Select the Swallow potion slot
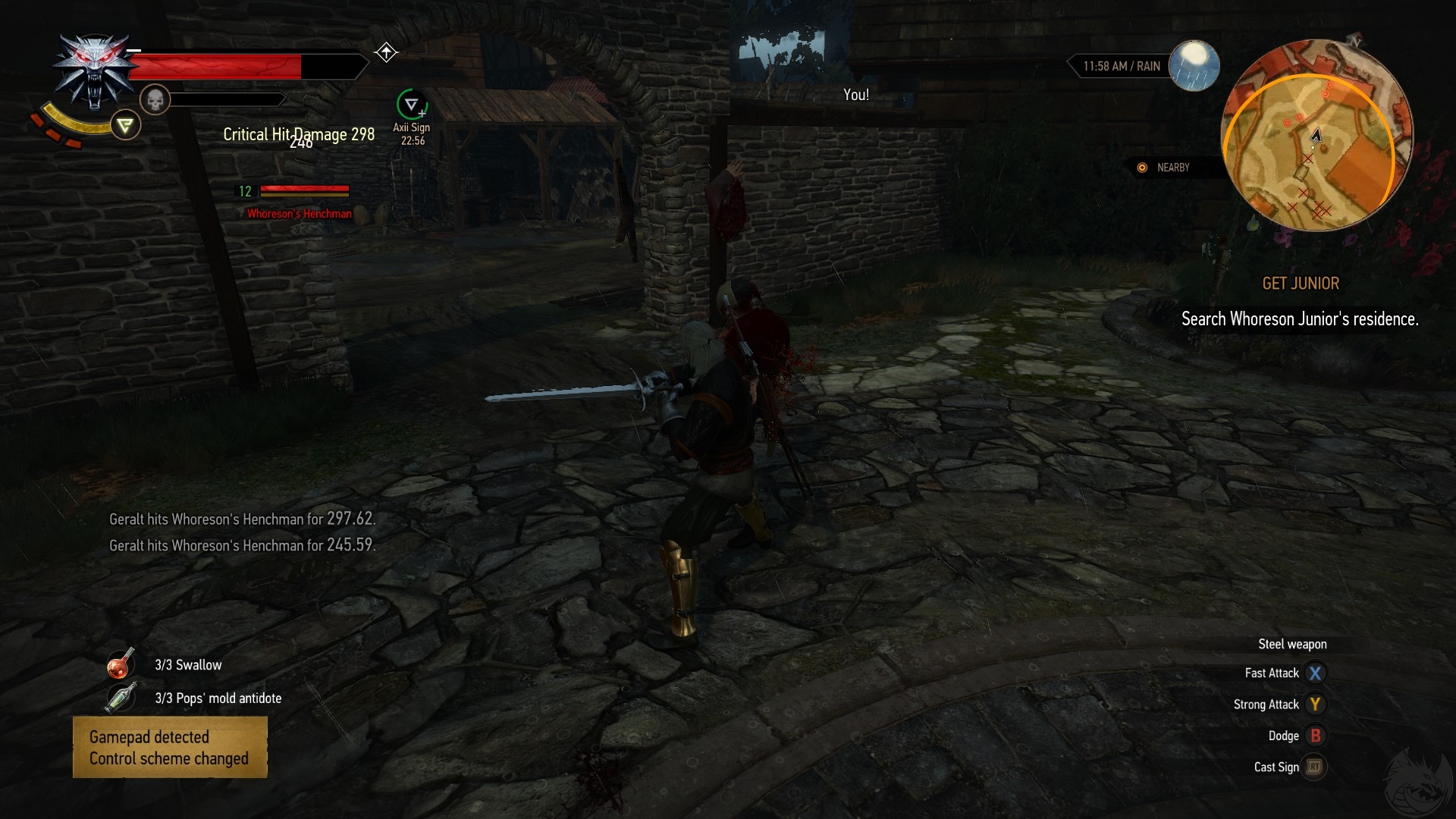The width and height of the screenshot is (1456, 819). click(x=121, y=664)
